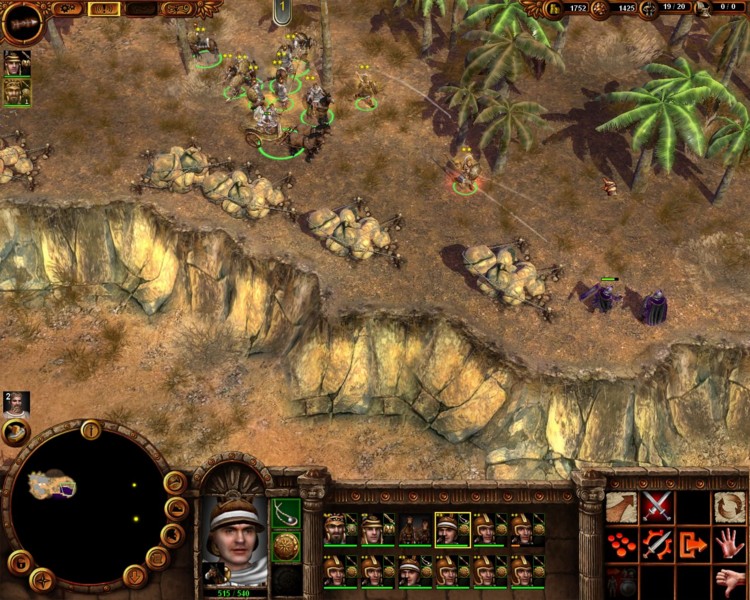
Task: Select the round shield icon beside the portrait
Action: 286,546
